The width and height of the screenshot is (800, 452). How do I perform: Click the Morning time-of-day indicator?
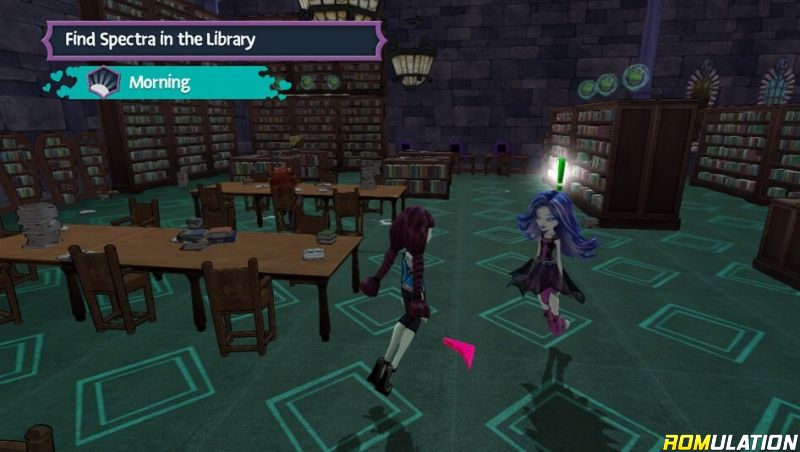160,82
